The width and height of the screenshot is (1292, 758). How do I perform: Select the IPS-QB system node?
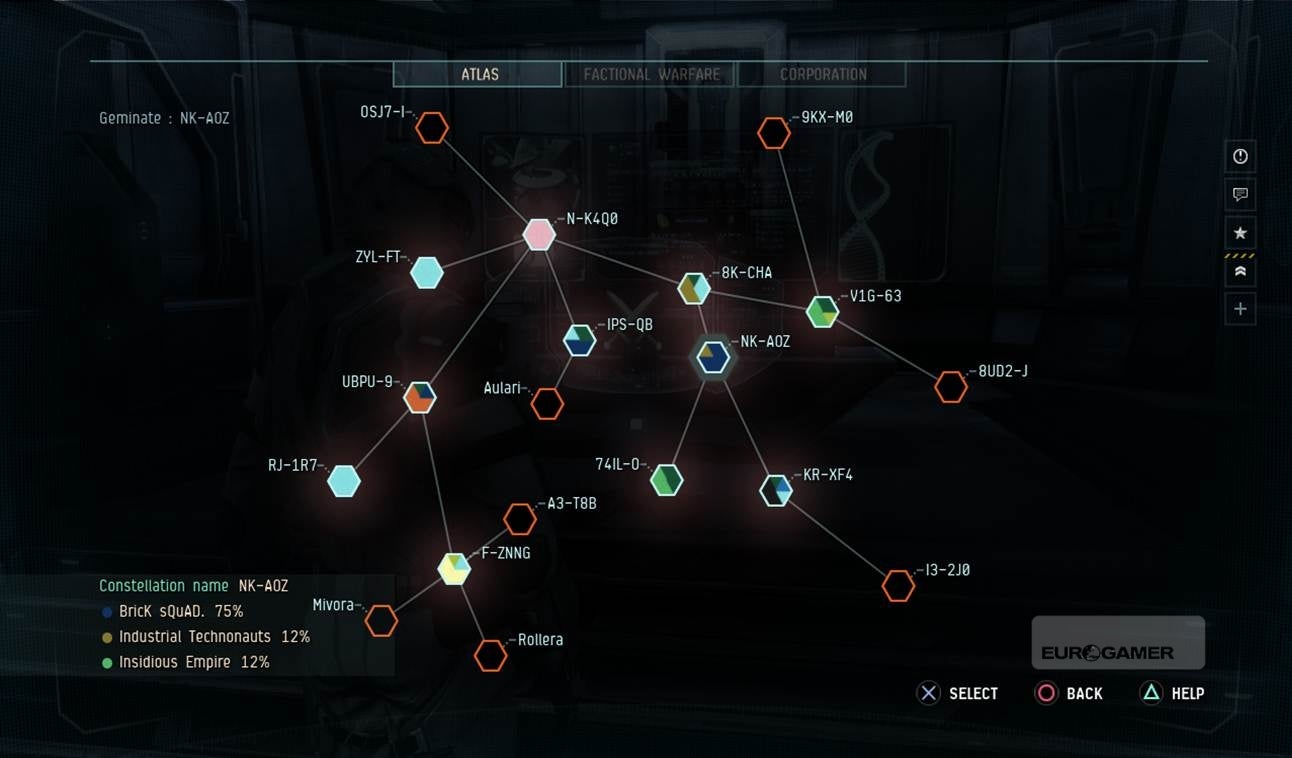(579, 341)
